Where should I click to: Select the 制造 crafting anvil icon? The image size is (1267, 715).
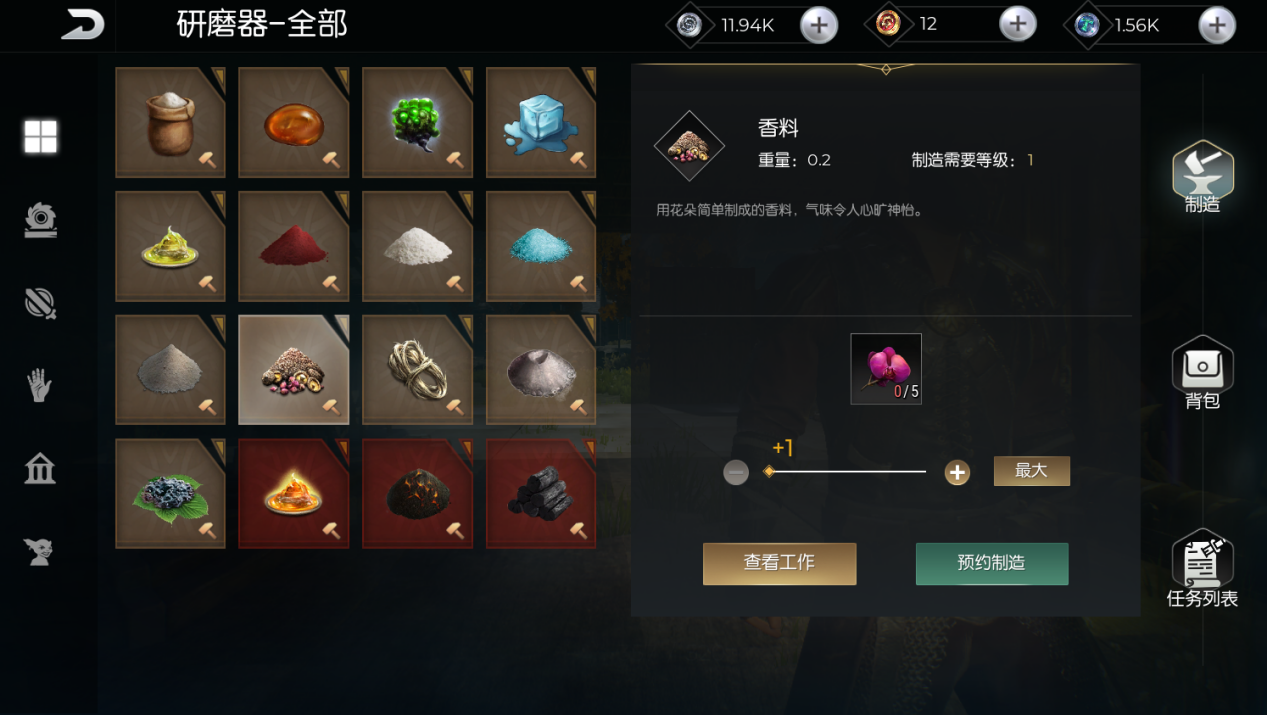point(1202,176)
